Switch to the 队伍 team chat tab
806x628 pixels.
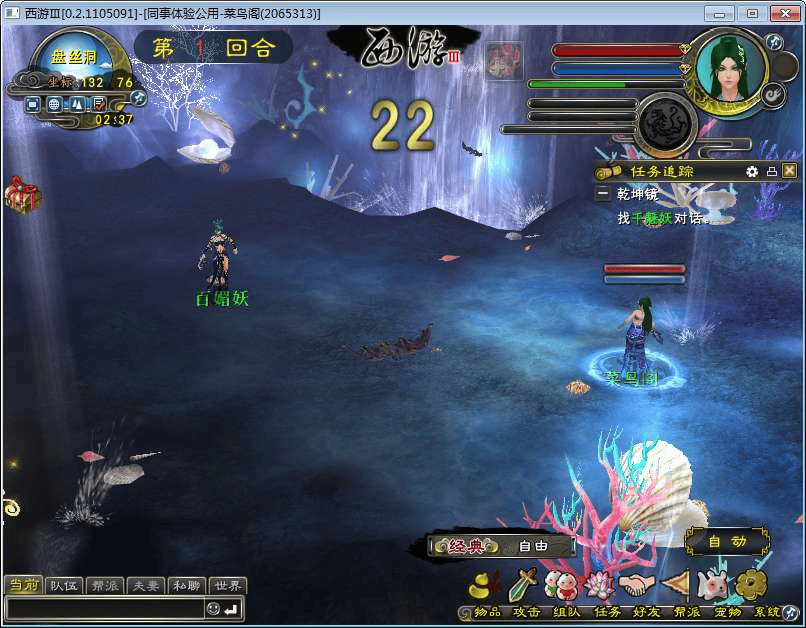point(65,586)
